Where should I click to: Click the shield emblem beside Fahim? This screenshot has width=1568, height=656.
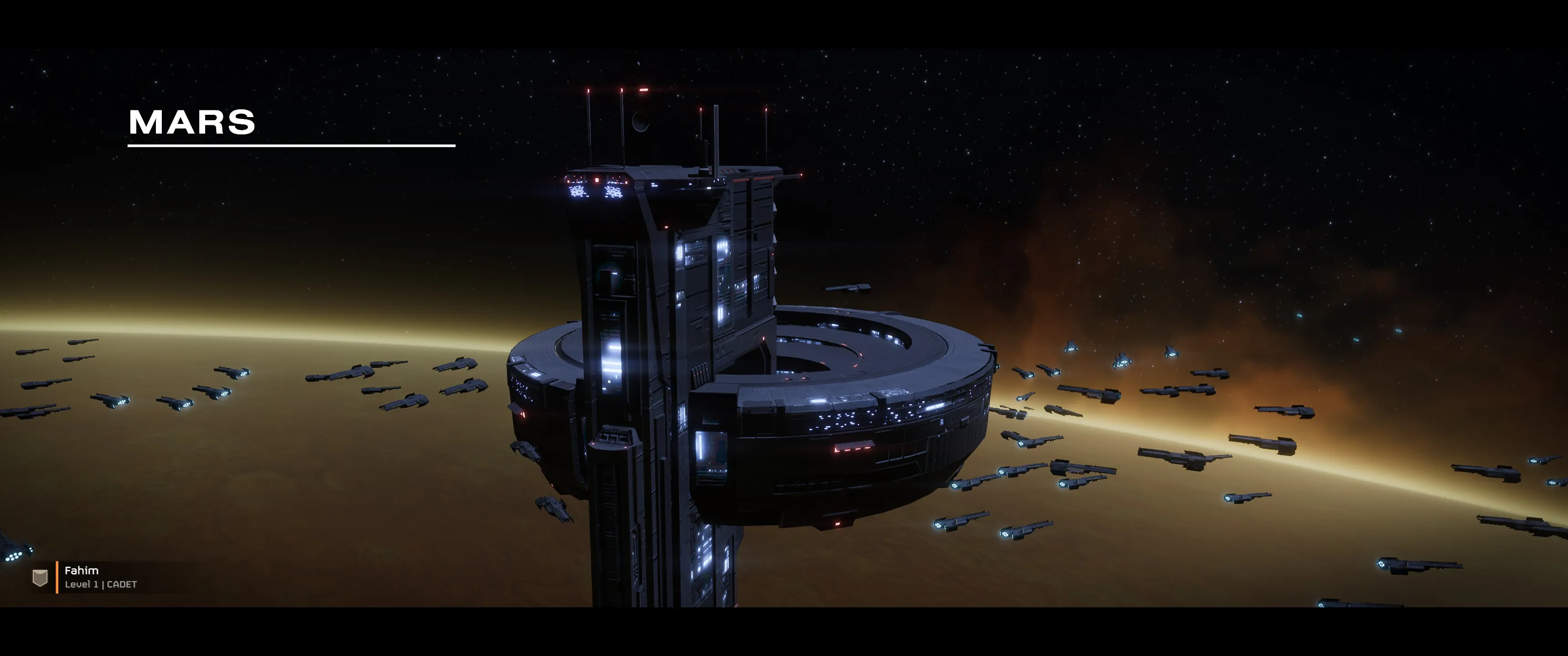click(x=40, y=578)
